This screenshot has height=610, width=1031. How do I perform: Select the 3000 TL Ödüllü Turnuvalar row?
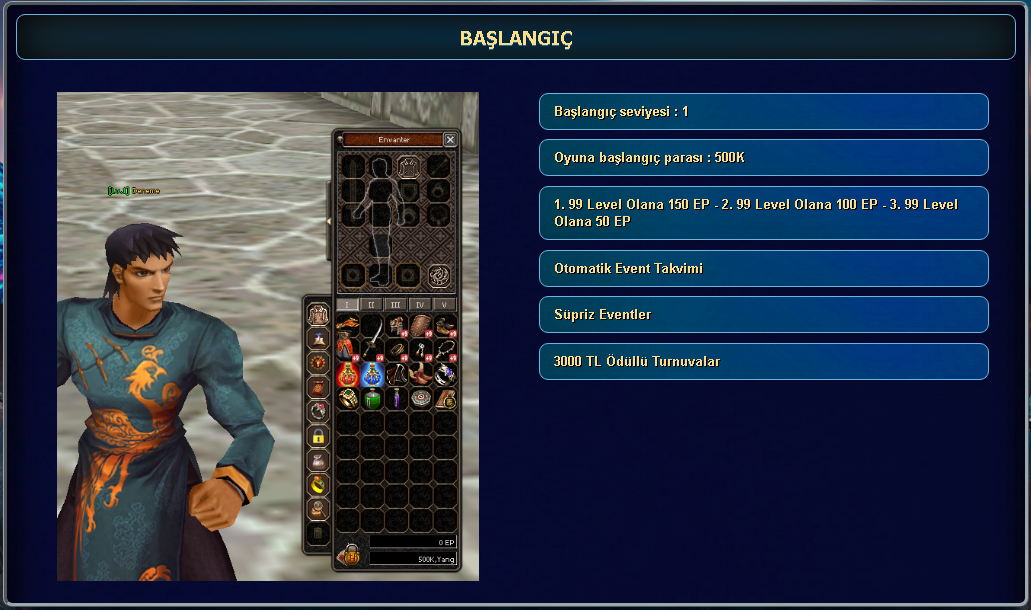click(763, 361)
